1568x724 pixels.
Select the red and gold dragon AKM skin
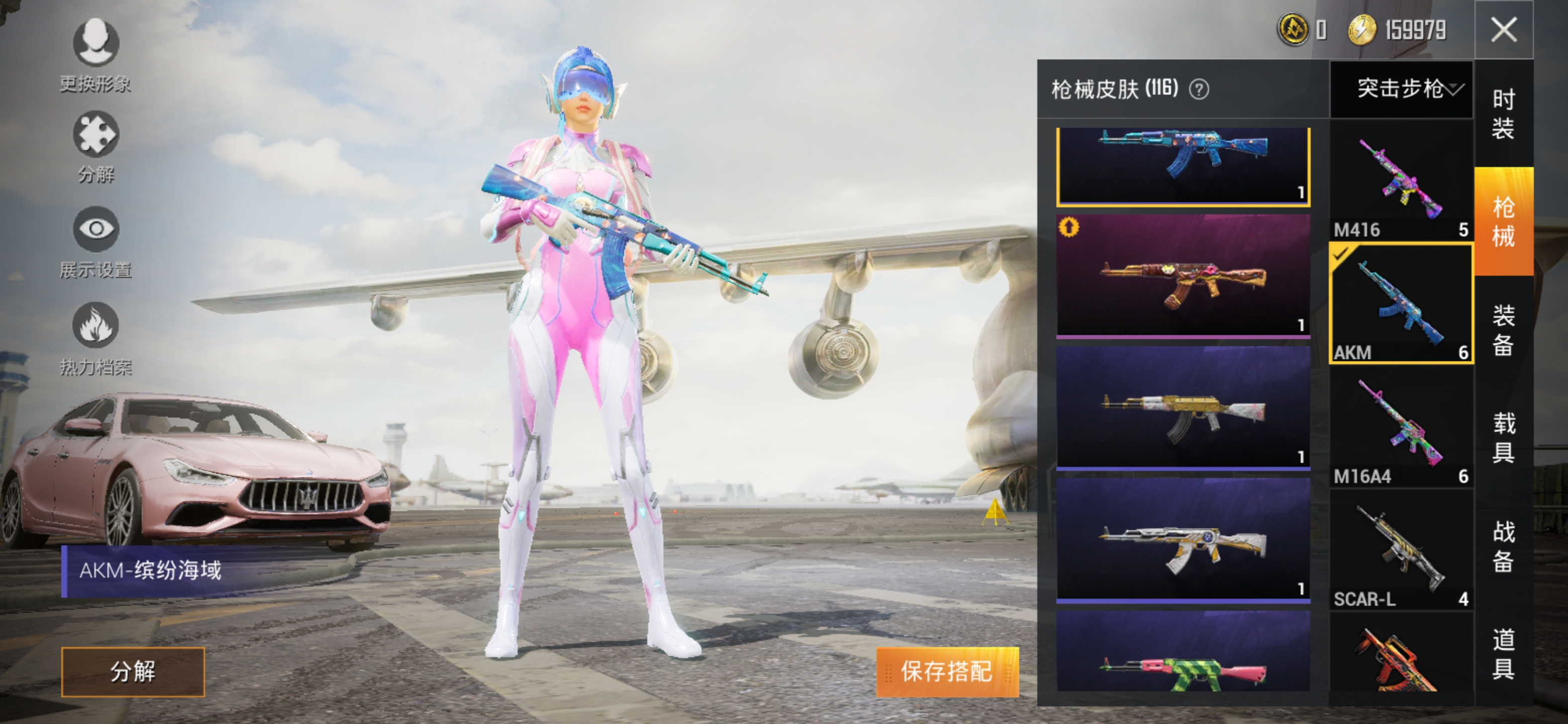coord(1183,275)
